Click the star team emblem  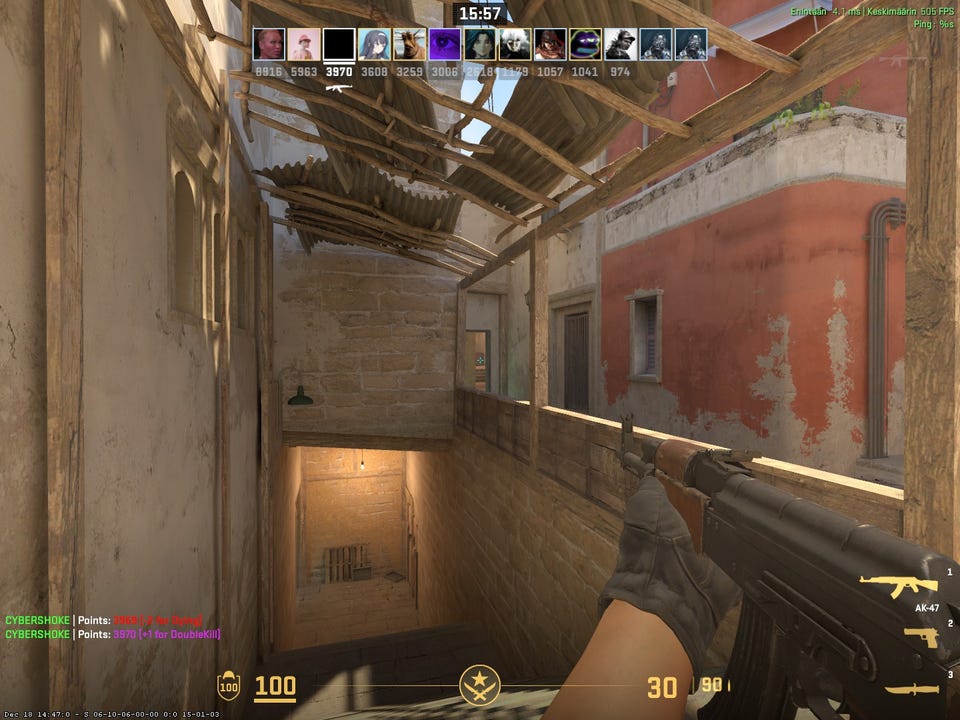pos(479,686)
